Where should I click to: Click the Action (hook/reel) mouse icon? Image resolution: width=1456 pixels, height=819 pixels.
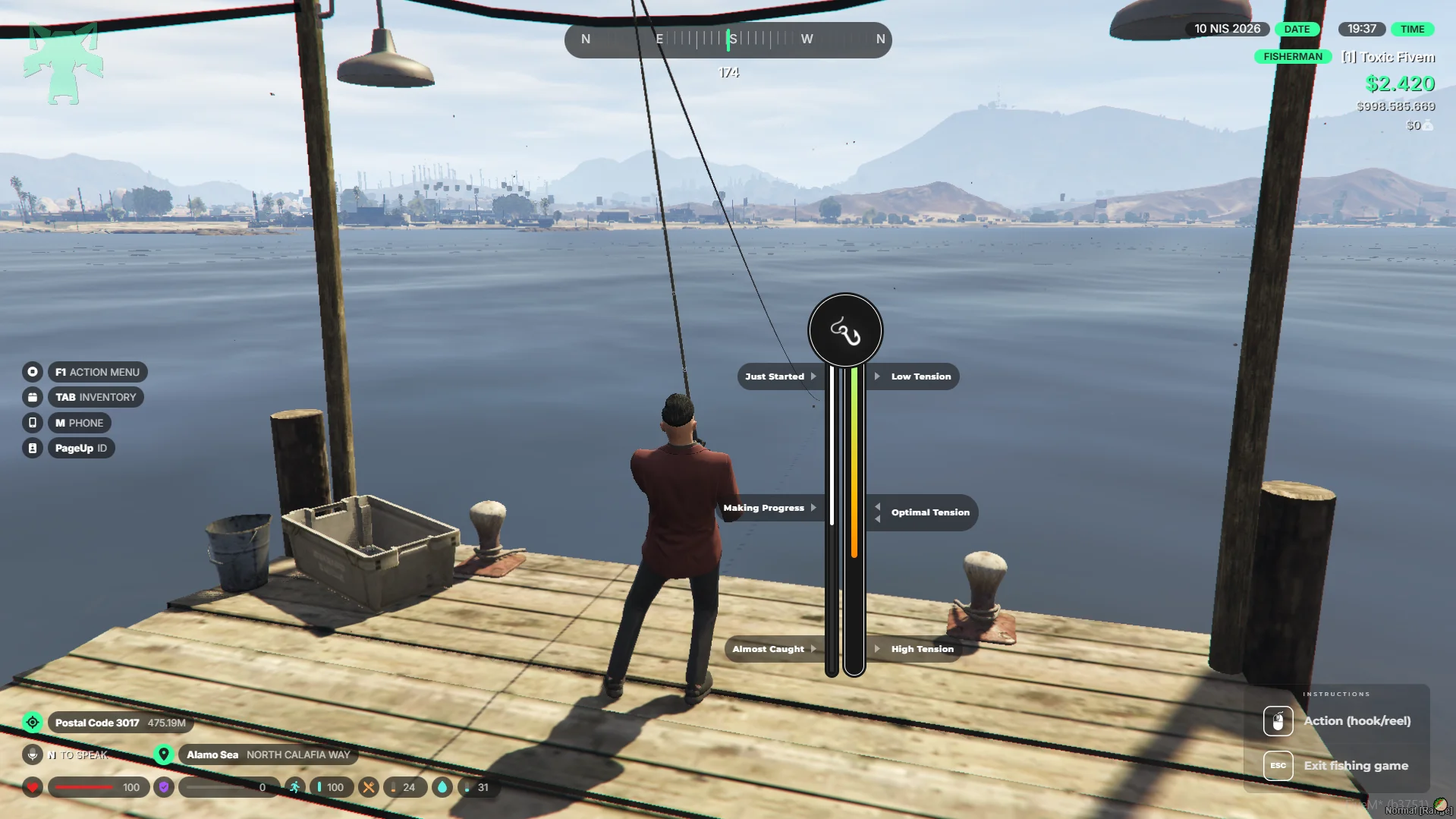coord(1278,721)
